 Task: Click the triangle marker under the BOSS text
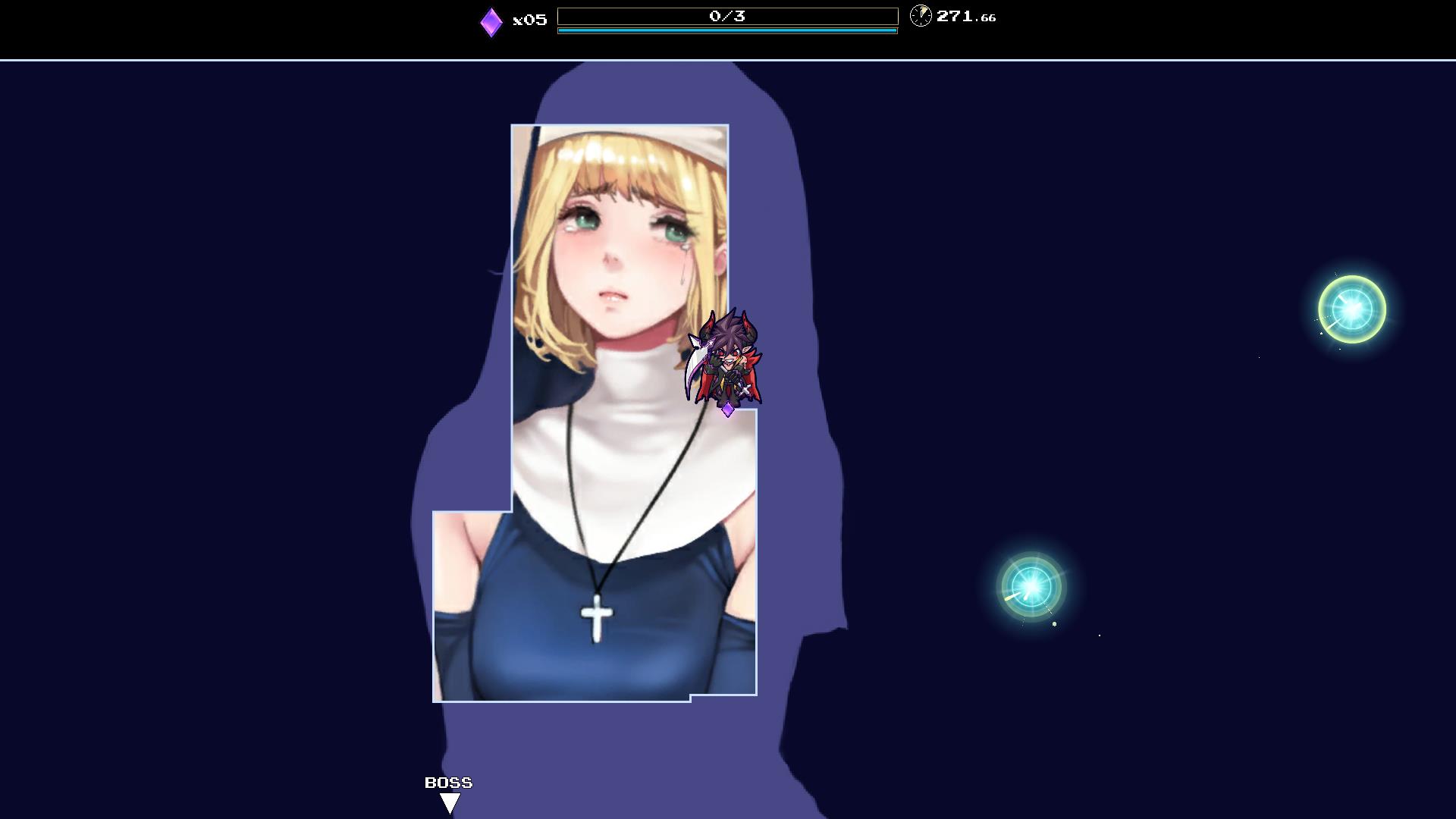coord(449,802)
